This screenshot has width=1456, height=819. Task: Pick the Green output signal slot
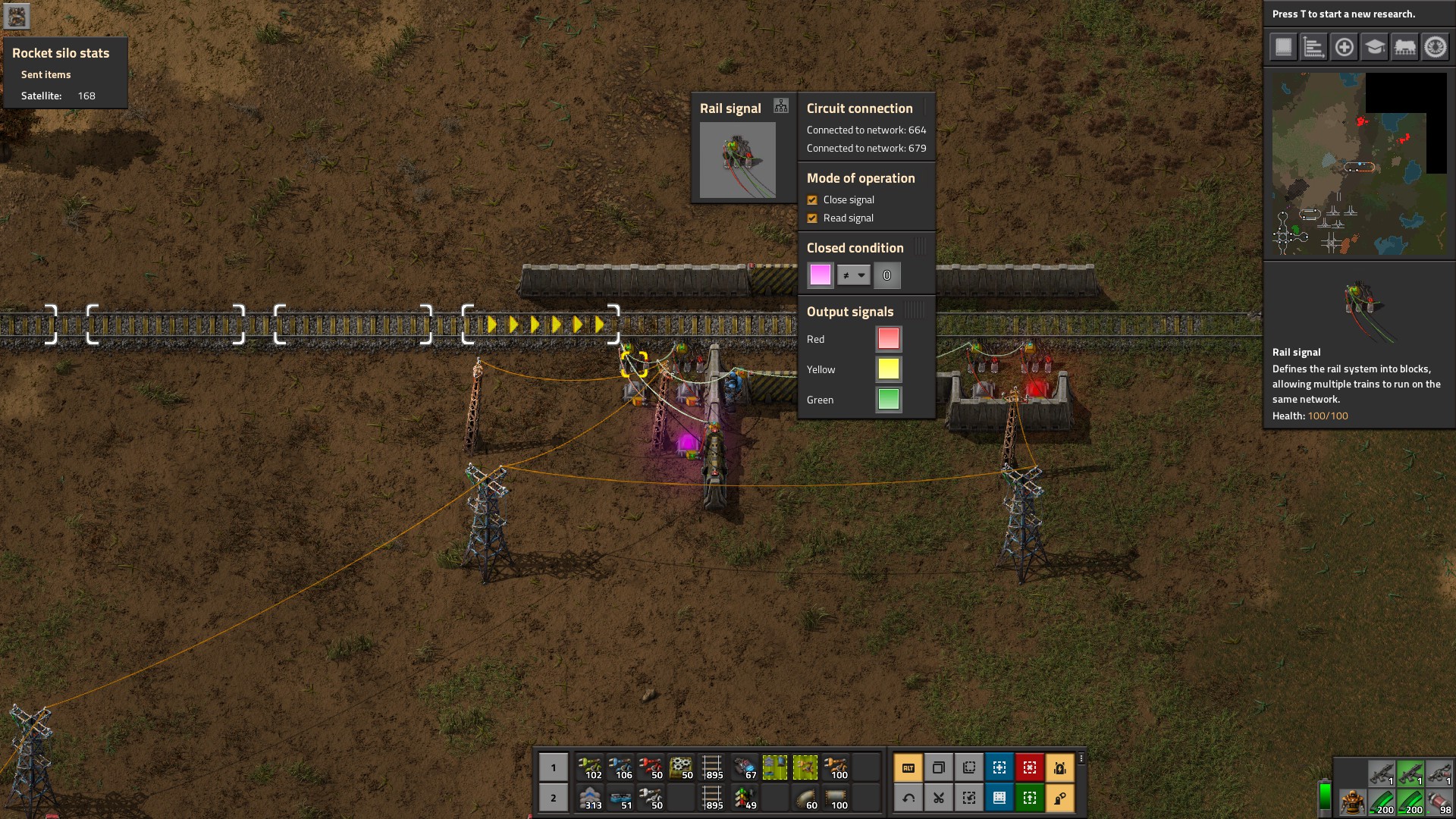[888, 400]
